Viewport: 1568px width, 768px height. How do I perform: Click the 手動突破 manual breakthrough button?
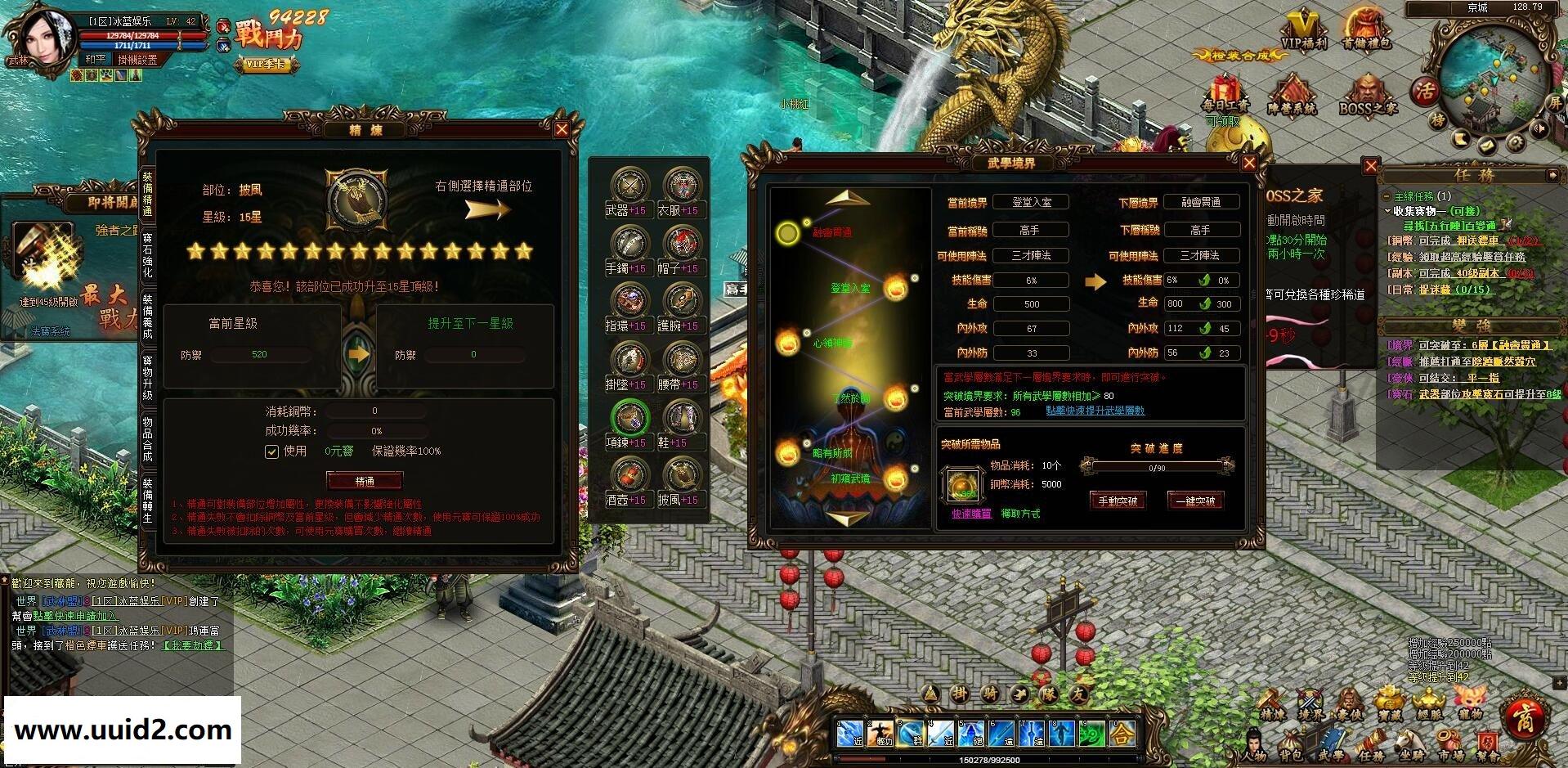click(1118, 501)
